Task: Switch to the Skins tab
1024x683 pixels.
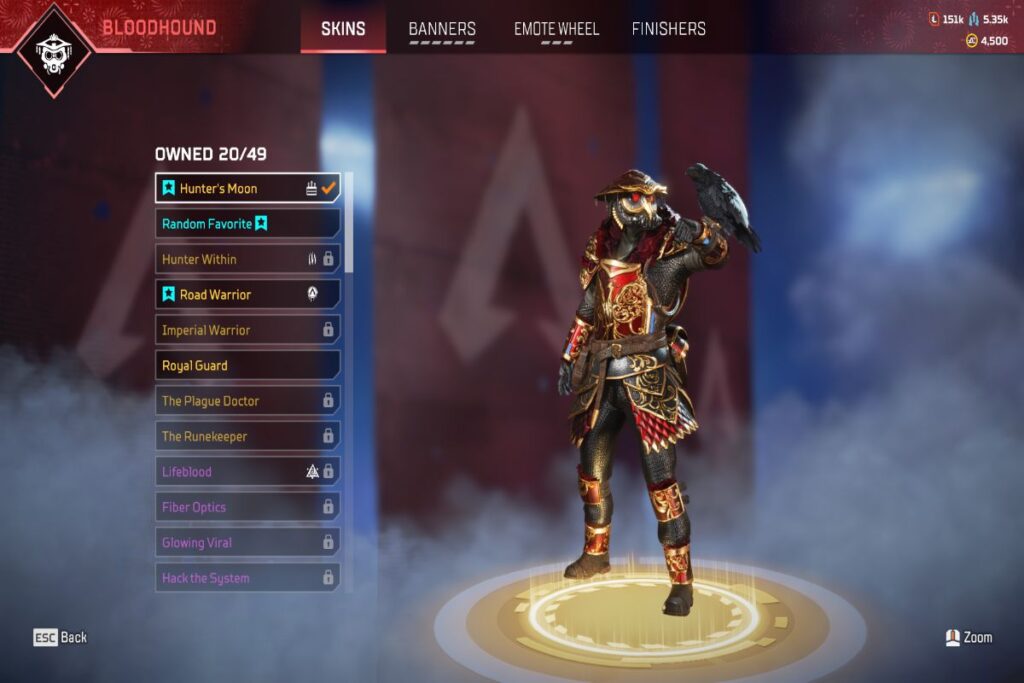Action: [x=343, y=29]
